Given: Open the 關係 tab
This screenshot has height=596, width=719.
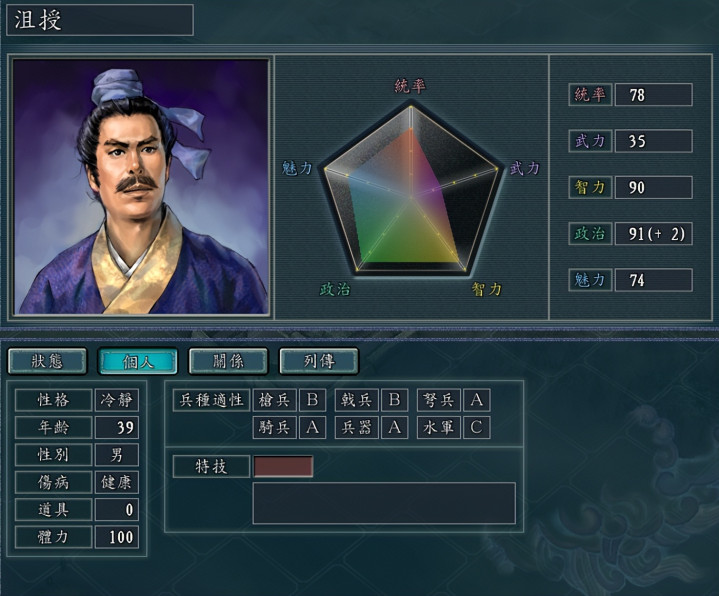Looking at the screenshot, I should [x=228, y=361].
